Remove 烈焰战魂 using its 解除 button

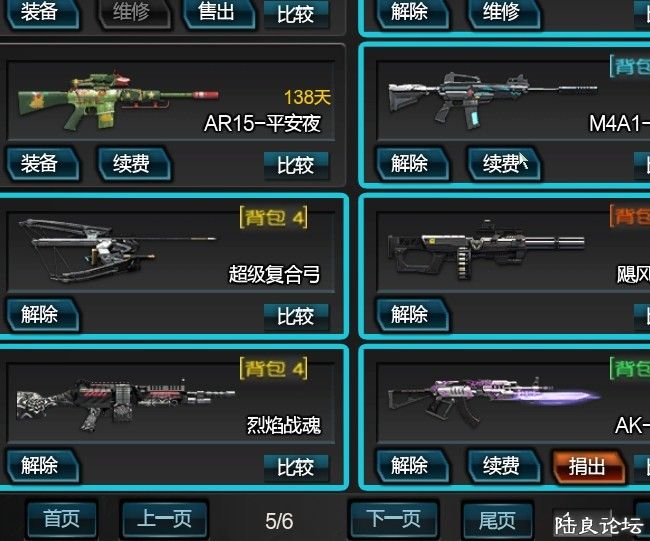pos(40,466)
